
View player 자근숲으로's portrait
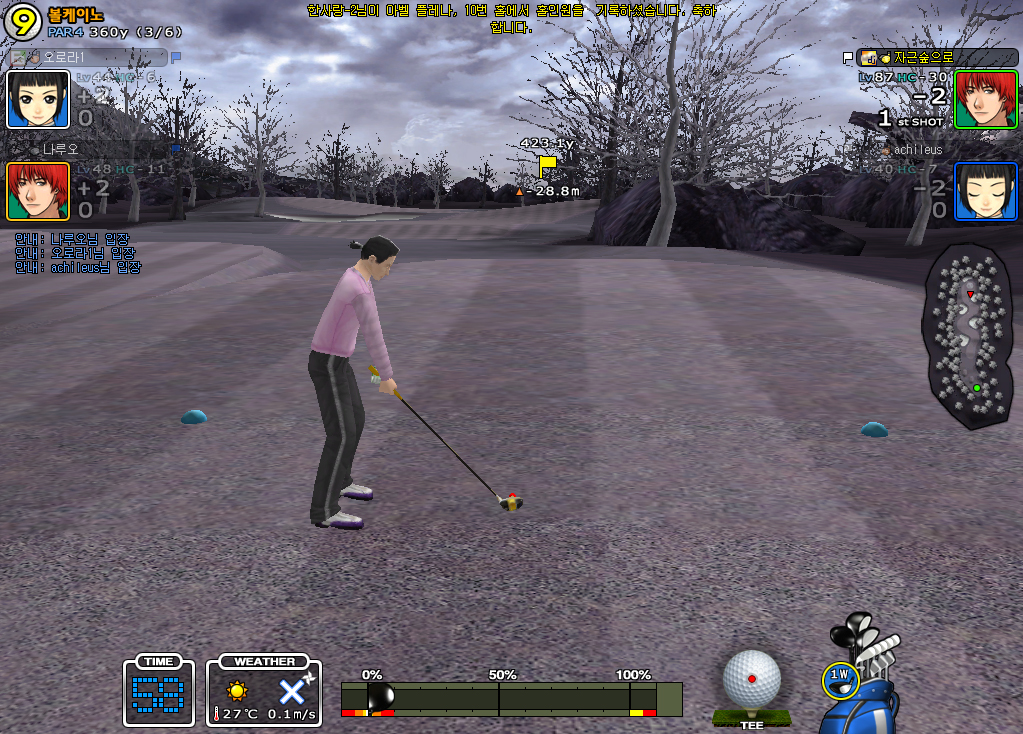click(985, 99)
